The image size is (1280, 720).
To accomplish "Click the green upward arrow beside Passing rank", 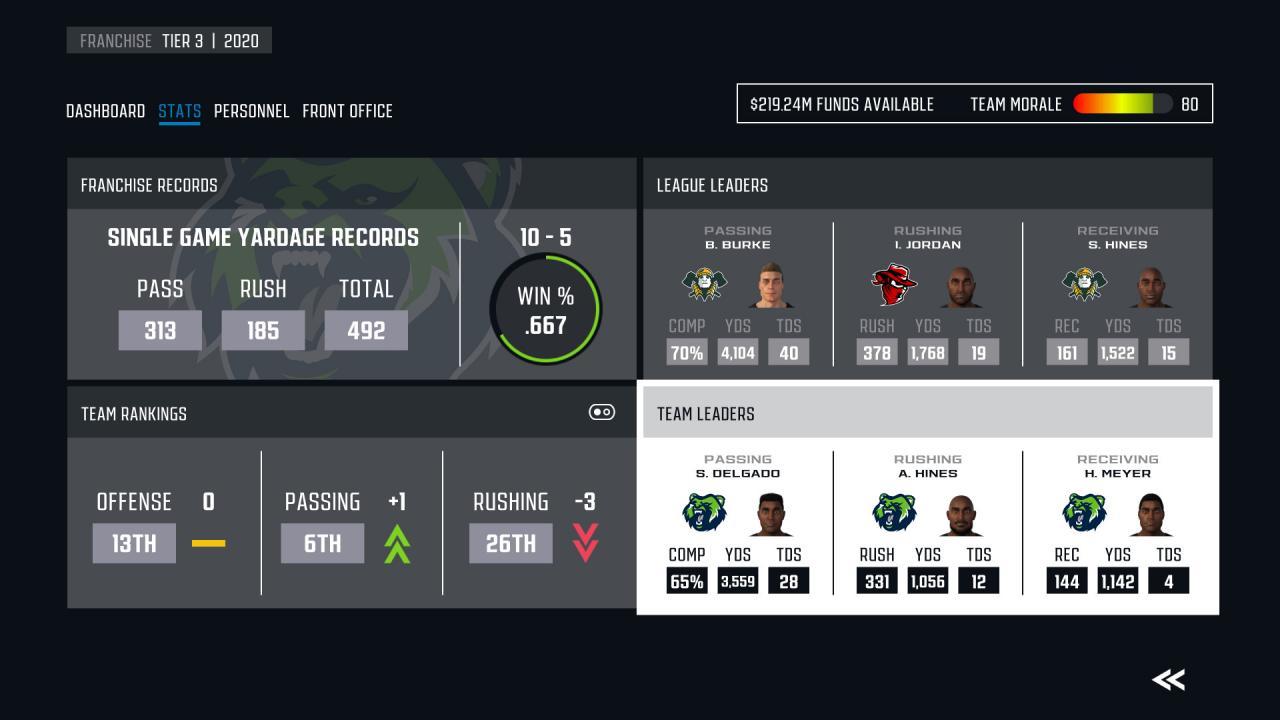I will tap(396, 543).
